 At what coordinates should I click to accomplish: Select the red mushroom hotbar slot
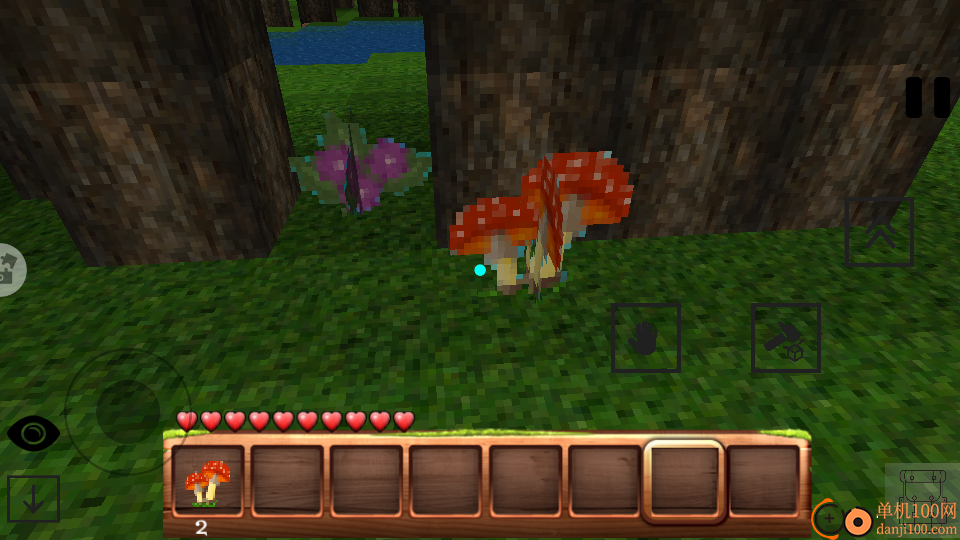coord(208,481)
